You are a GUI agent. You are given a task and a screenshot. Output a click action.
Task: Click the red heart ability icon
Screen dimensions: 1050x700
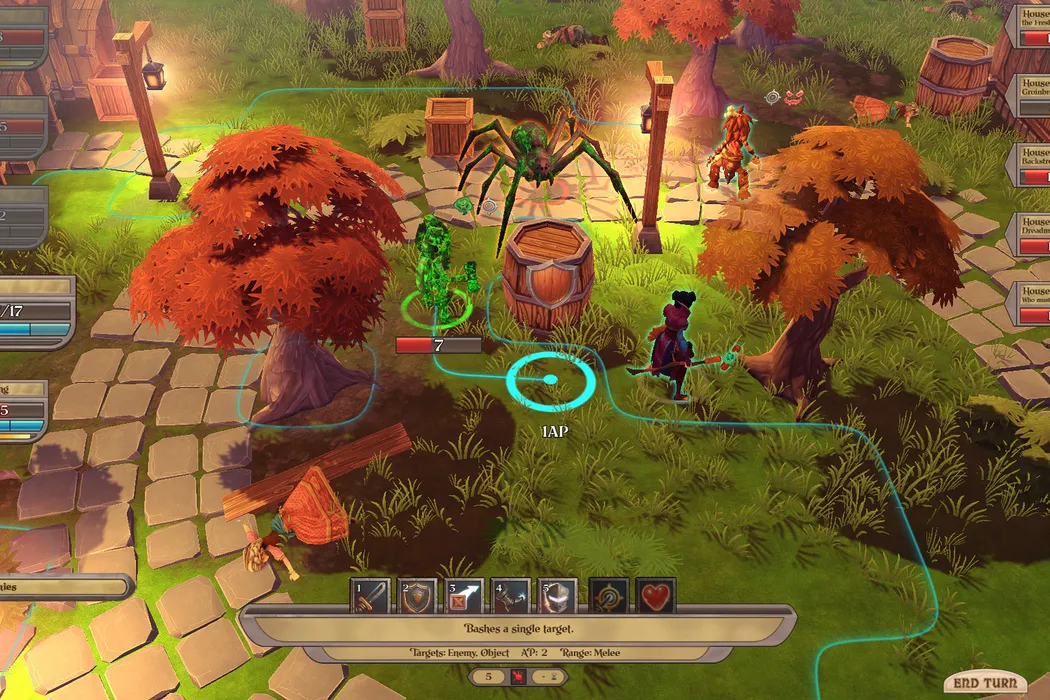(656, 596)
